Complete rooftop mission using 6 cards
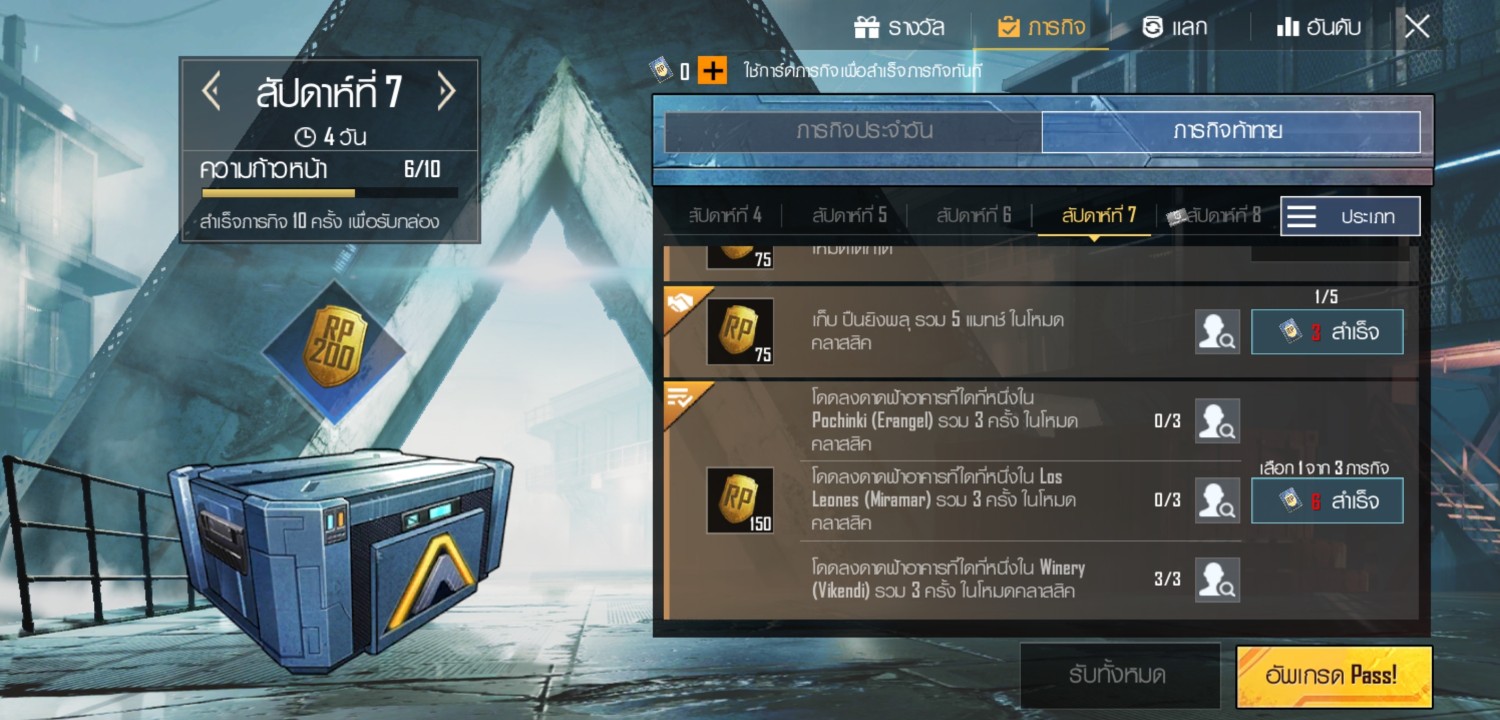Image resolution: width=1500 pixels, height=720 pixels. [1327, 500]
